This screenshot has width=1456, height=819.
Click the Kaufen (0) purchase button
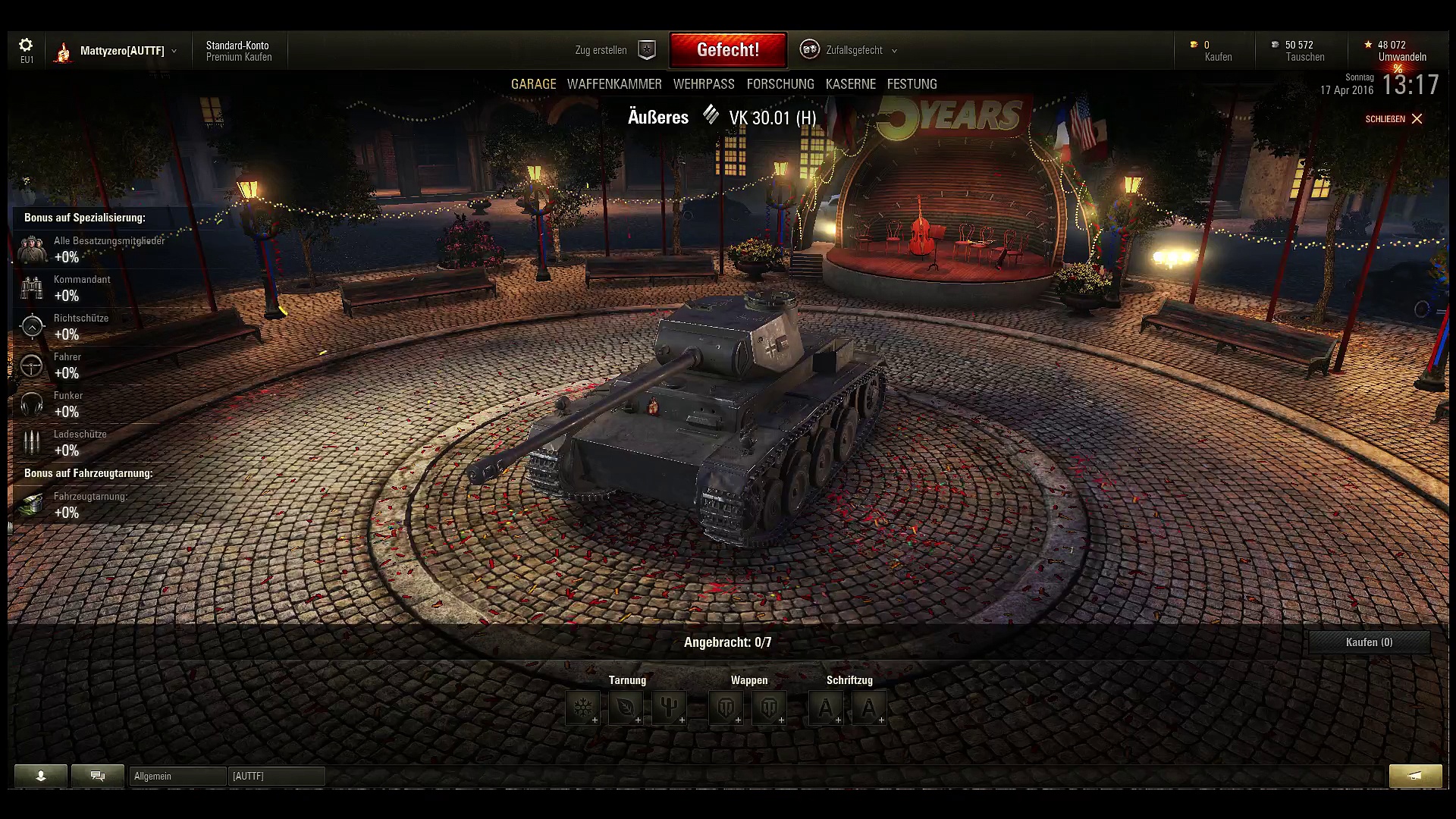(x=1369, y=642)
